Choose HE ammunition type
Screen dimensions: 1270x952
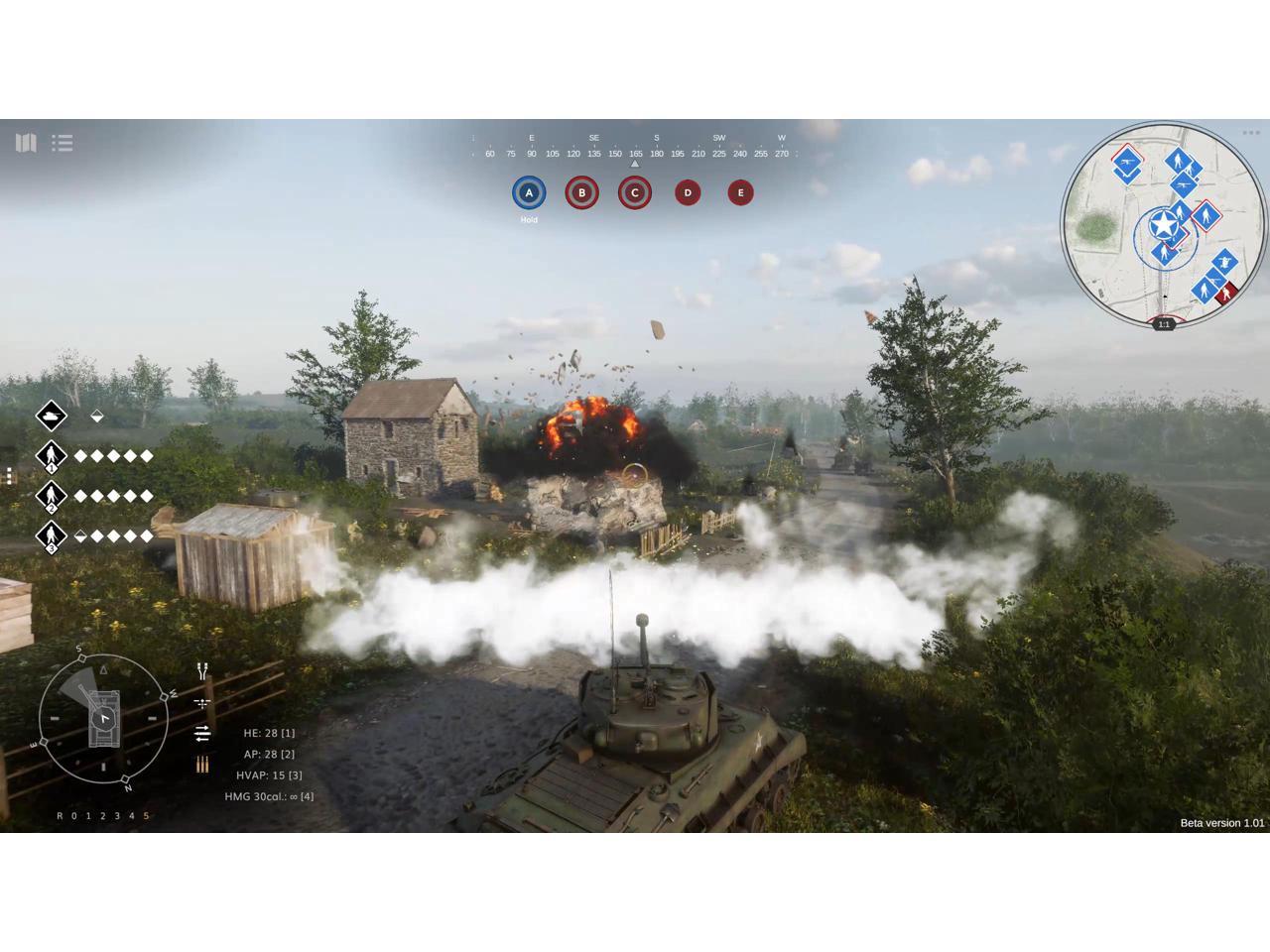point(269,733)
